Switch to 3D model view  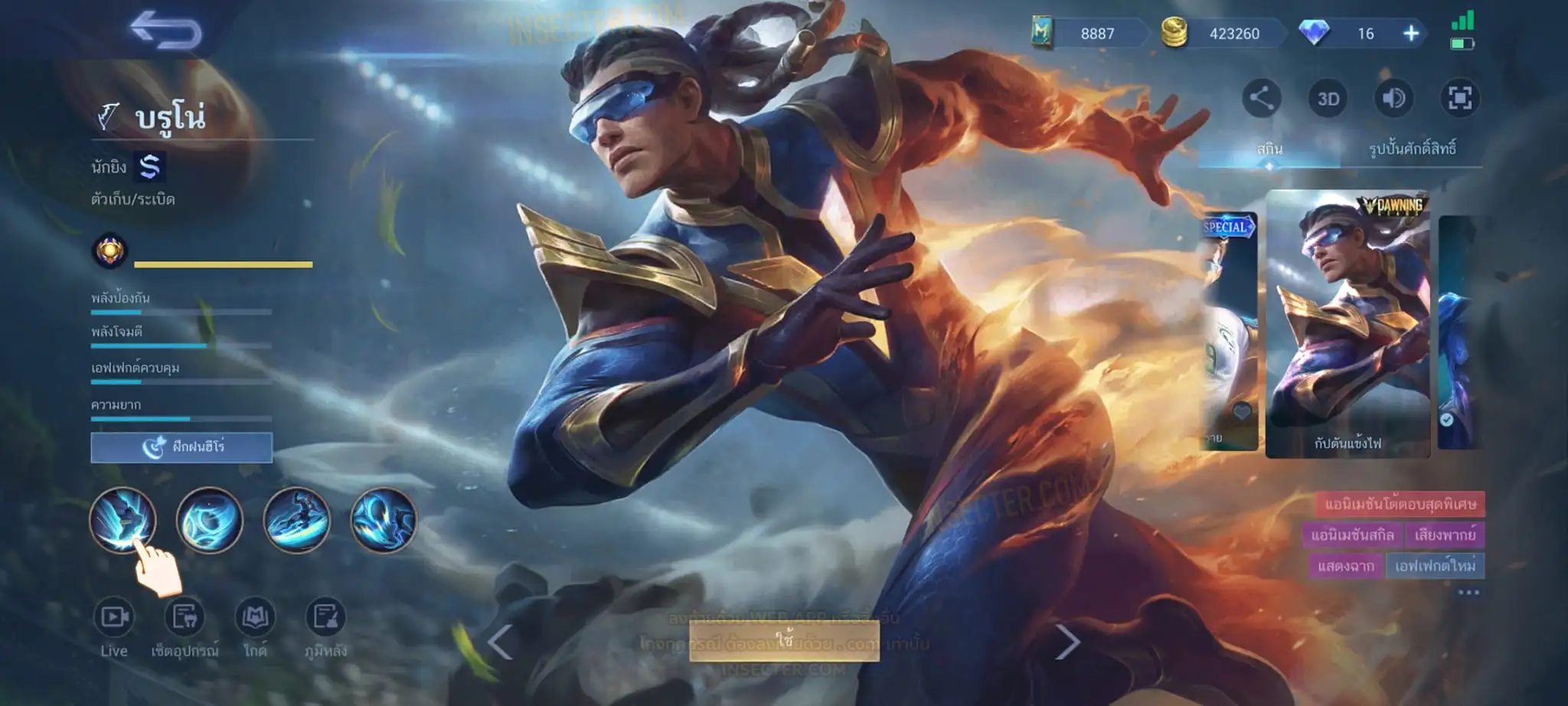[x=1328, y=99]
